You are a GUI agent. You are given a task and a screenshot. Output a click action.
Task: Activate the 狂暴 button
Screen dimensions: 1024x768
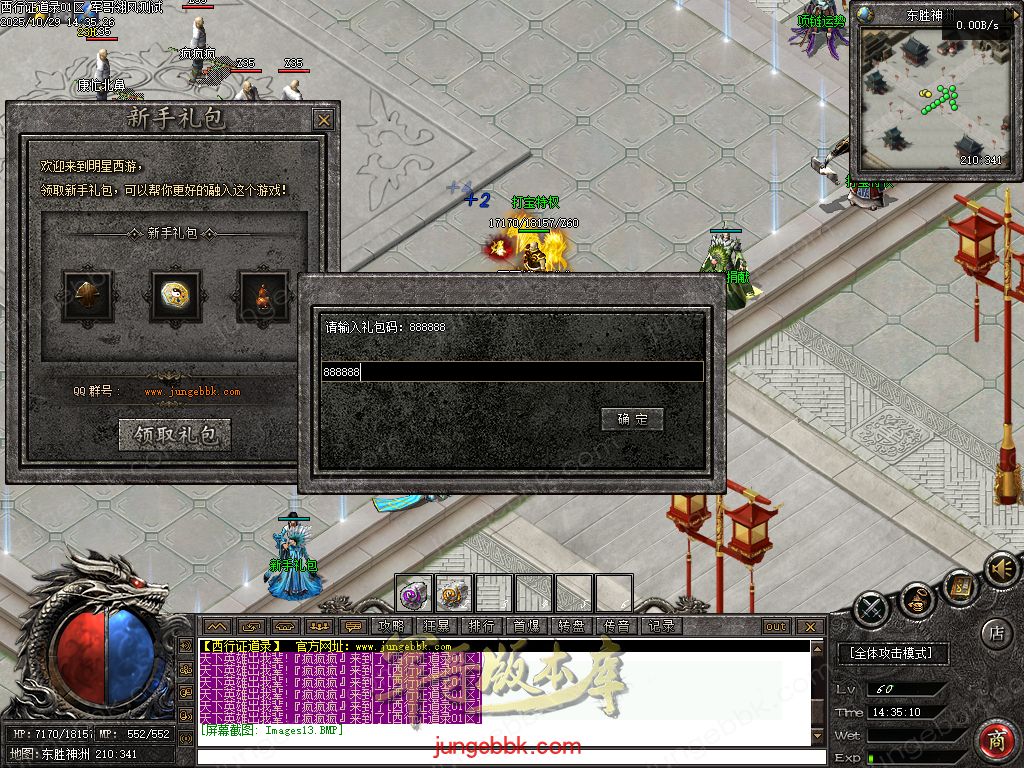pos(436,627)
